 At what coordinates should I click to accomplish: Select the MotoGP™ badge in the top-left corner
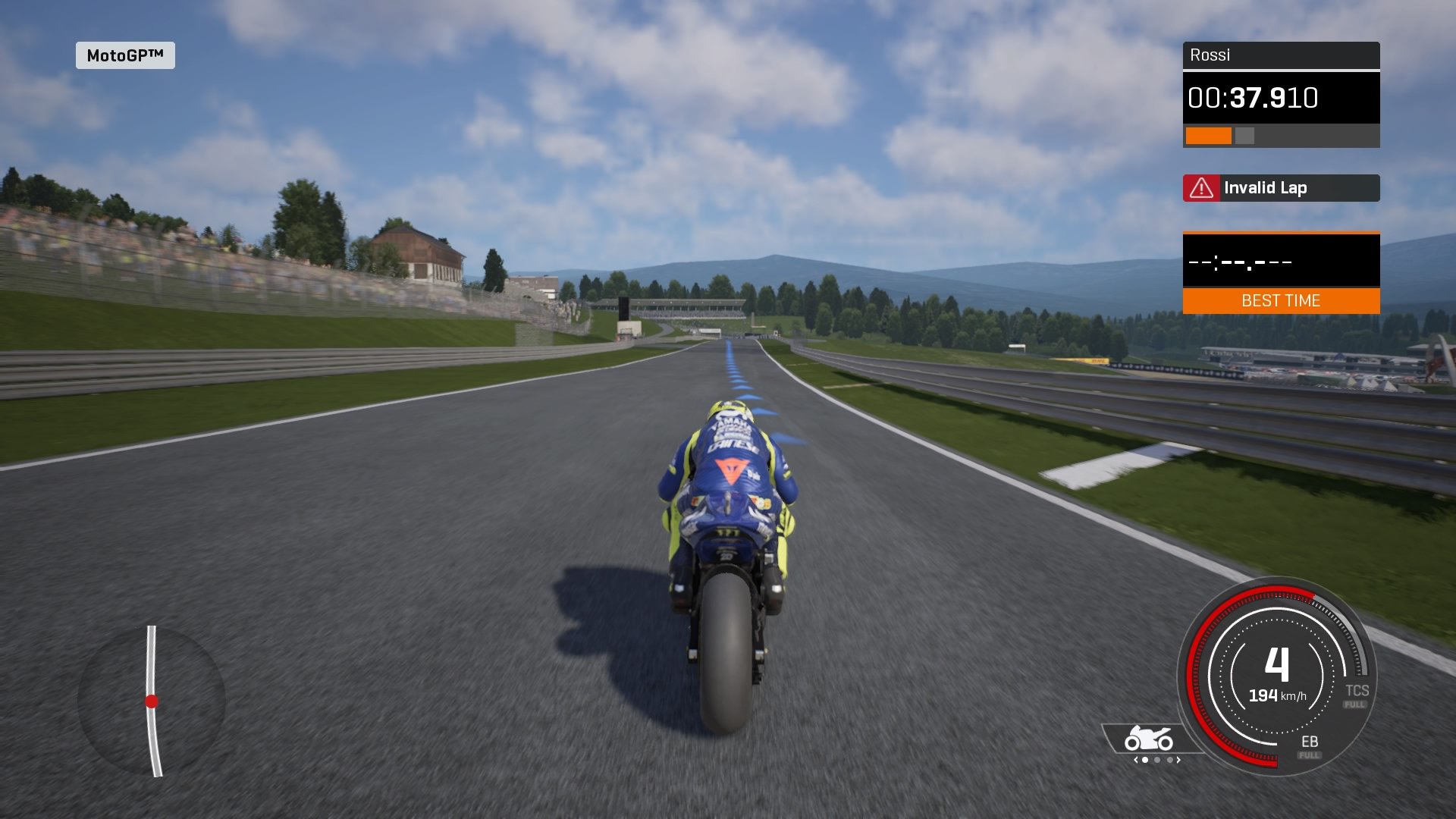(125, 55)
